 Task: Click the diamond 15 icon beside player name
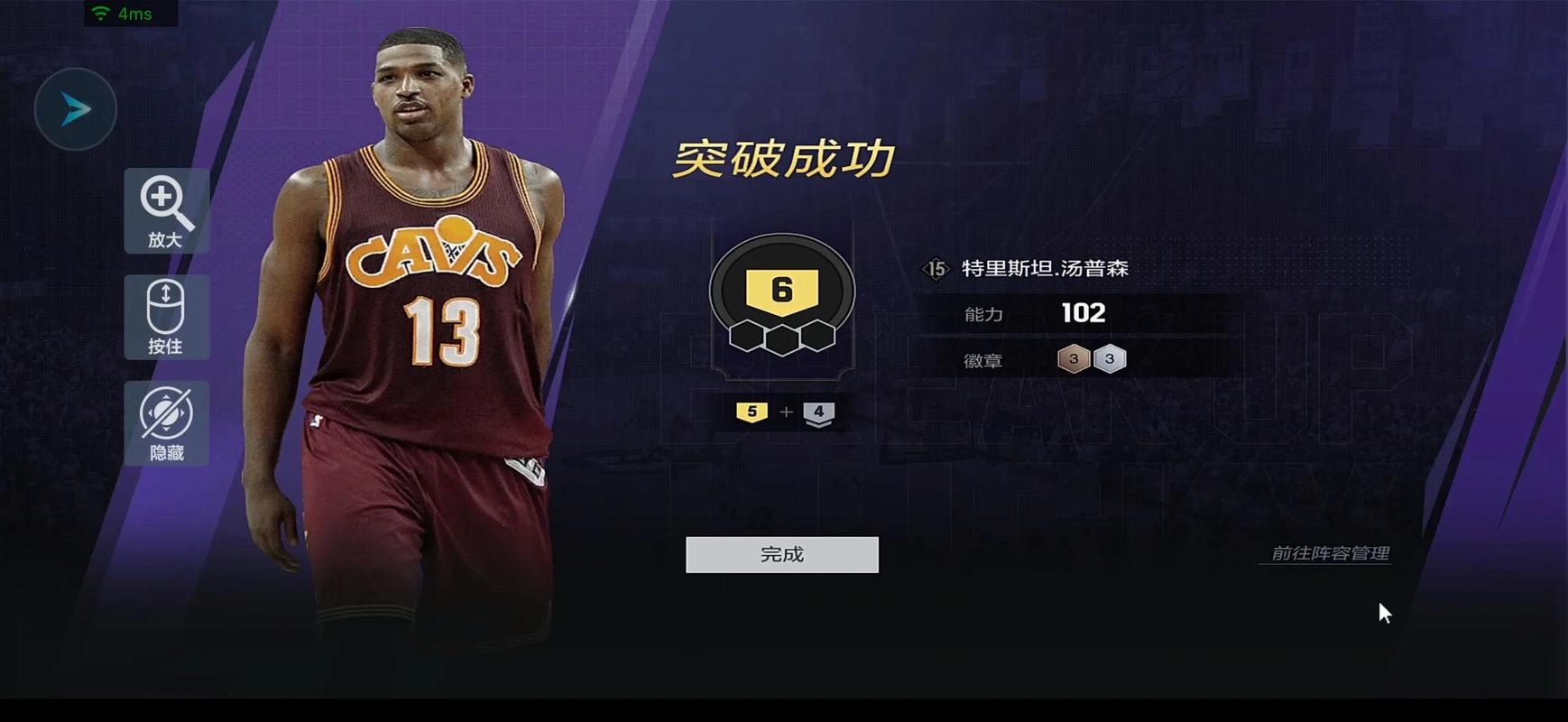coord(938,268)
